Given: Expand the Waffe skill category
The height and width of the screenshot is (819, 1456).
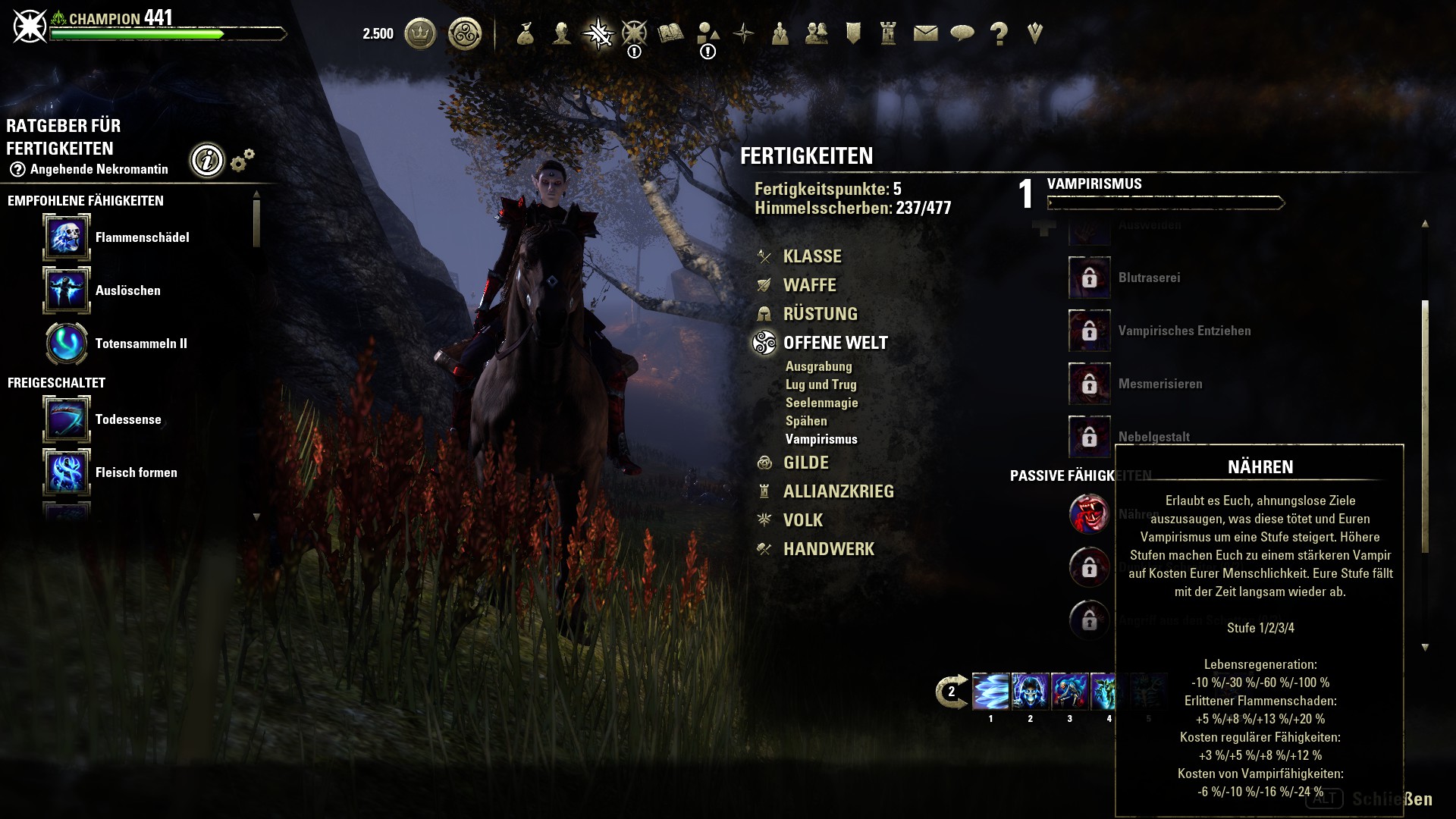Looking at the screenshot, I should pos(809,285).
